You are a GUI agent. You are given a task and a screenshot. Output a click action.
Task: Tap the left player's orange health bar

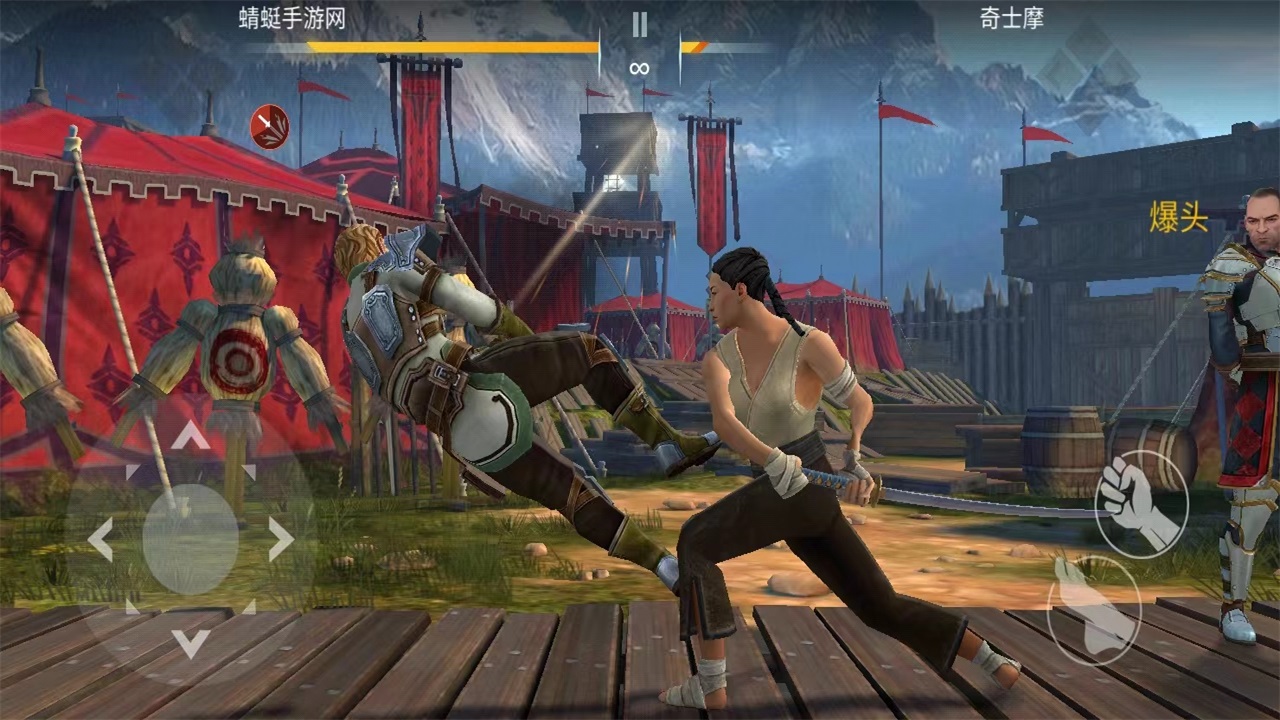click(x=450, y=45)
